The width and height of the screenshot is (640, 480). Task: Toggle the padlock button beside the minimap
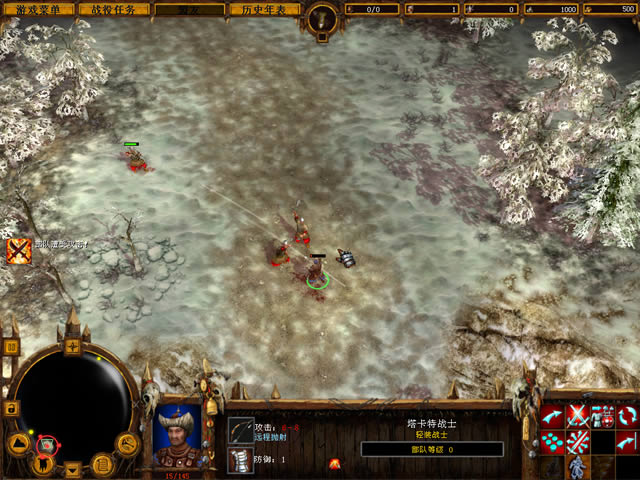(11, 408)
